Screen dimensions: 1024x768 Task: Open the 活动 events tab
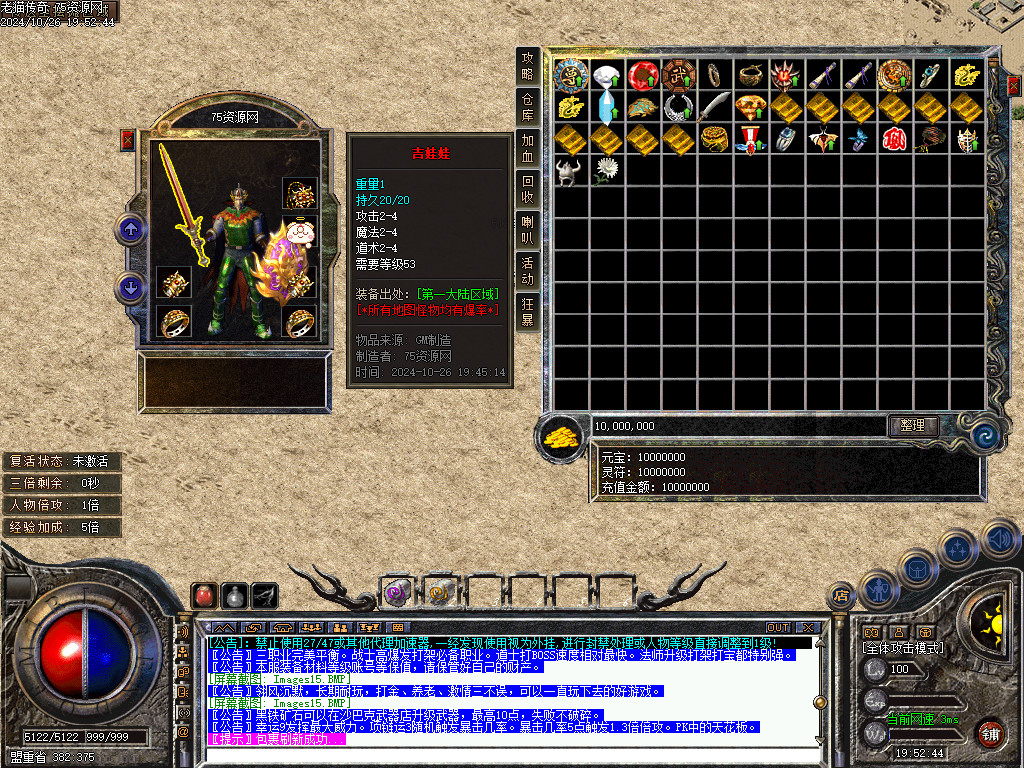click(528, 270)
